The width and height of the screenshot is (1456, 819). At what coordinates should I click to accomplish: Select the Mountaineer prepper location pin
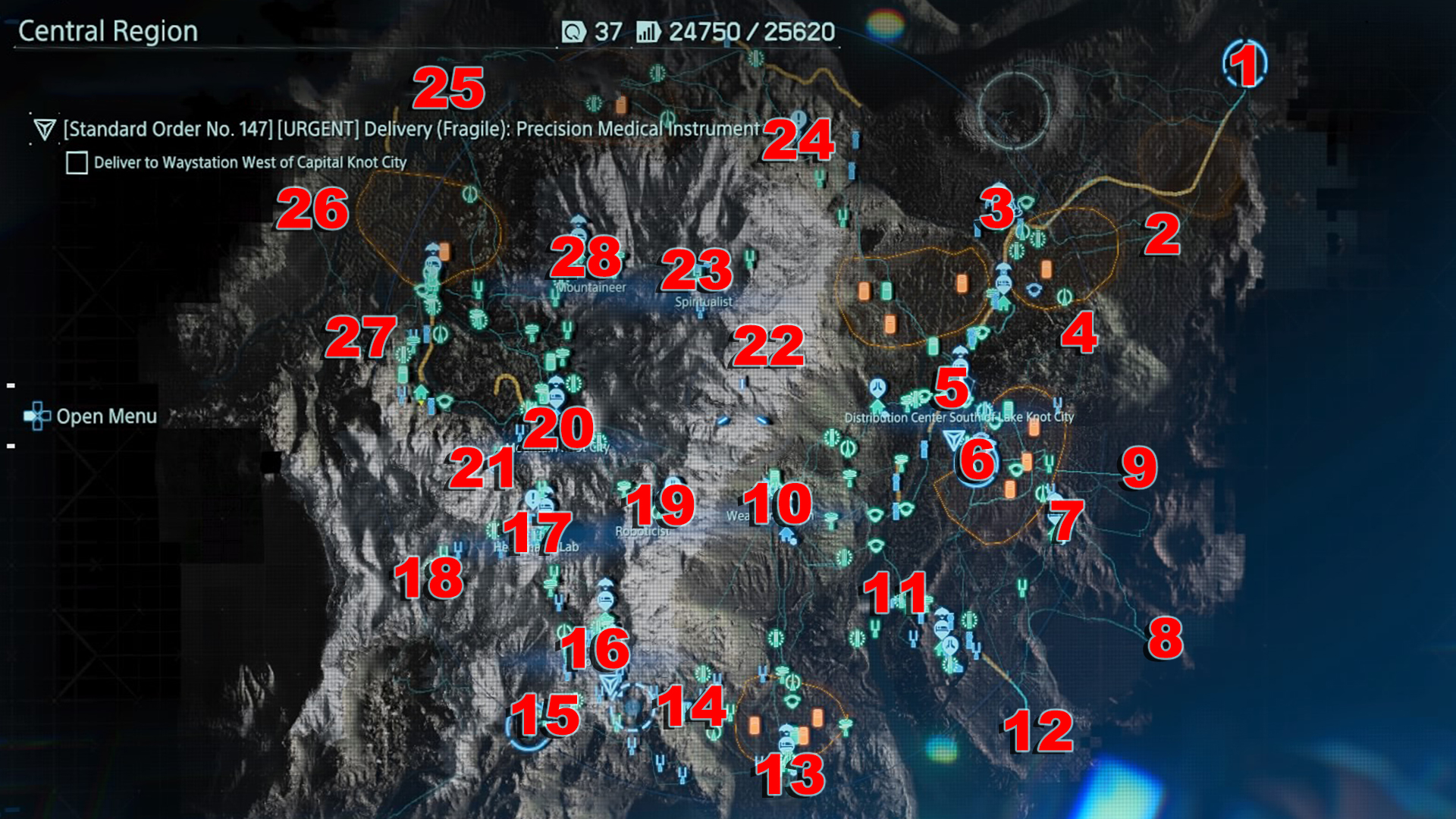pyautogui.click(x=580, y=226)
